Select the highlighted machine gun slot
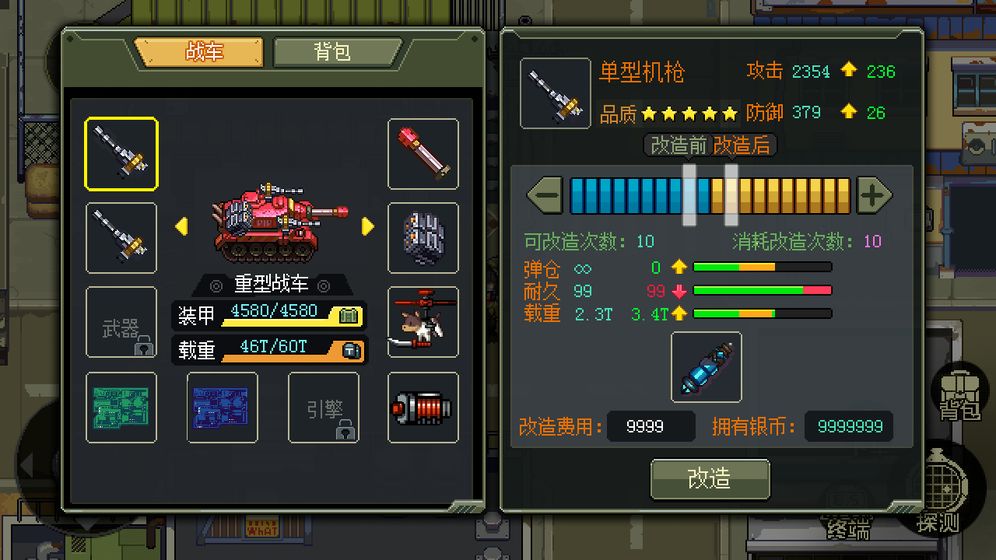996x560 pixels. click(121, 154)
